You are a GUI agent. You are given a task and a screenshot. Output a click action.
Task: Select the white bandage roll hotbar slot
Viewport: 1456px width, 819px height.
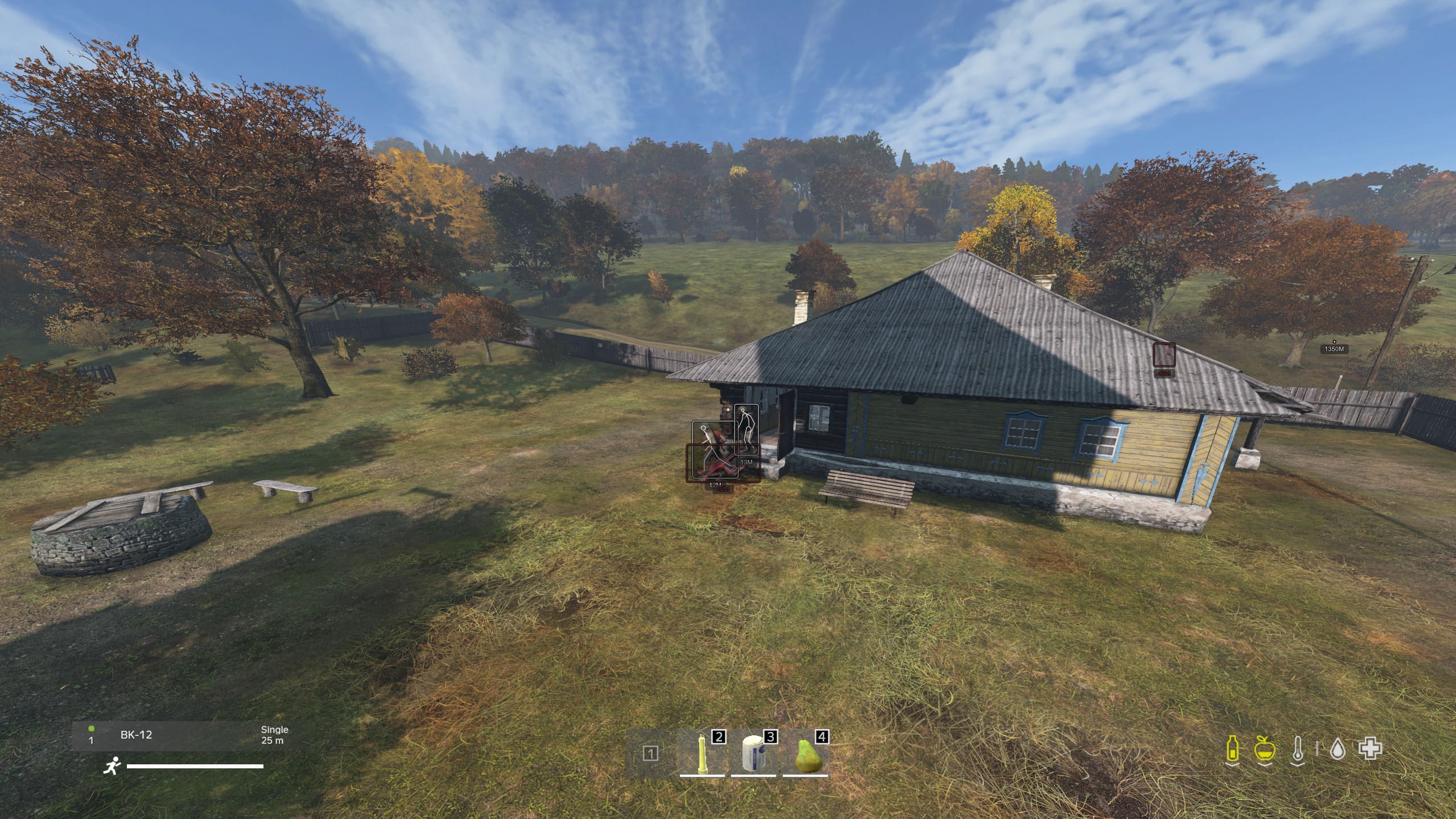point(754,754)
